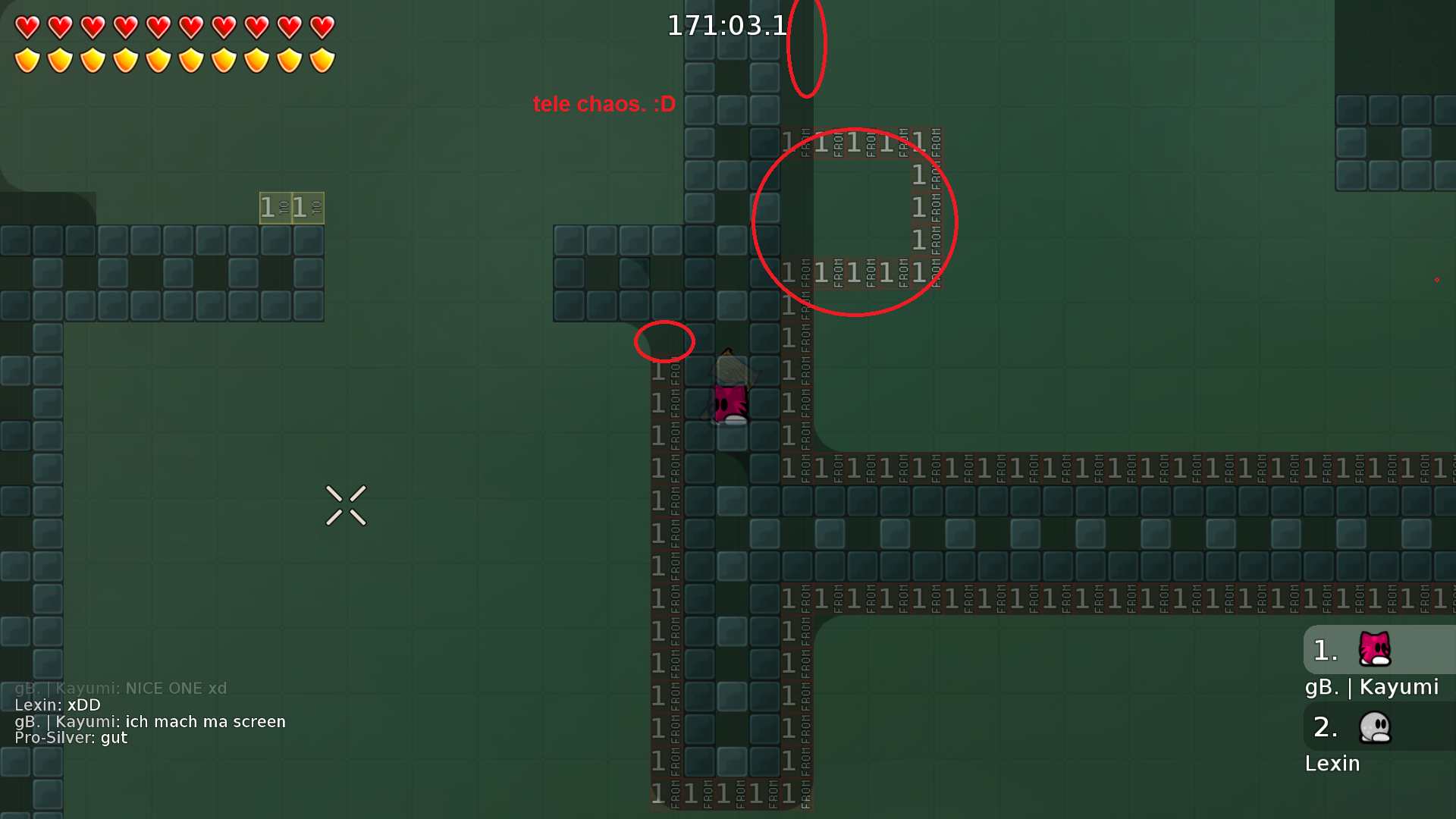
Task: Click the last armor shield icon
Action: coord(322,59)
